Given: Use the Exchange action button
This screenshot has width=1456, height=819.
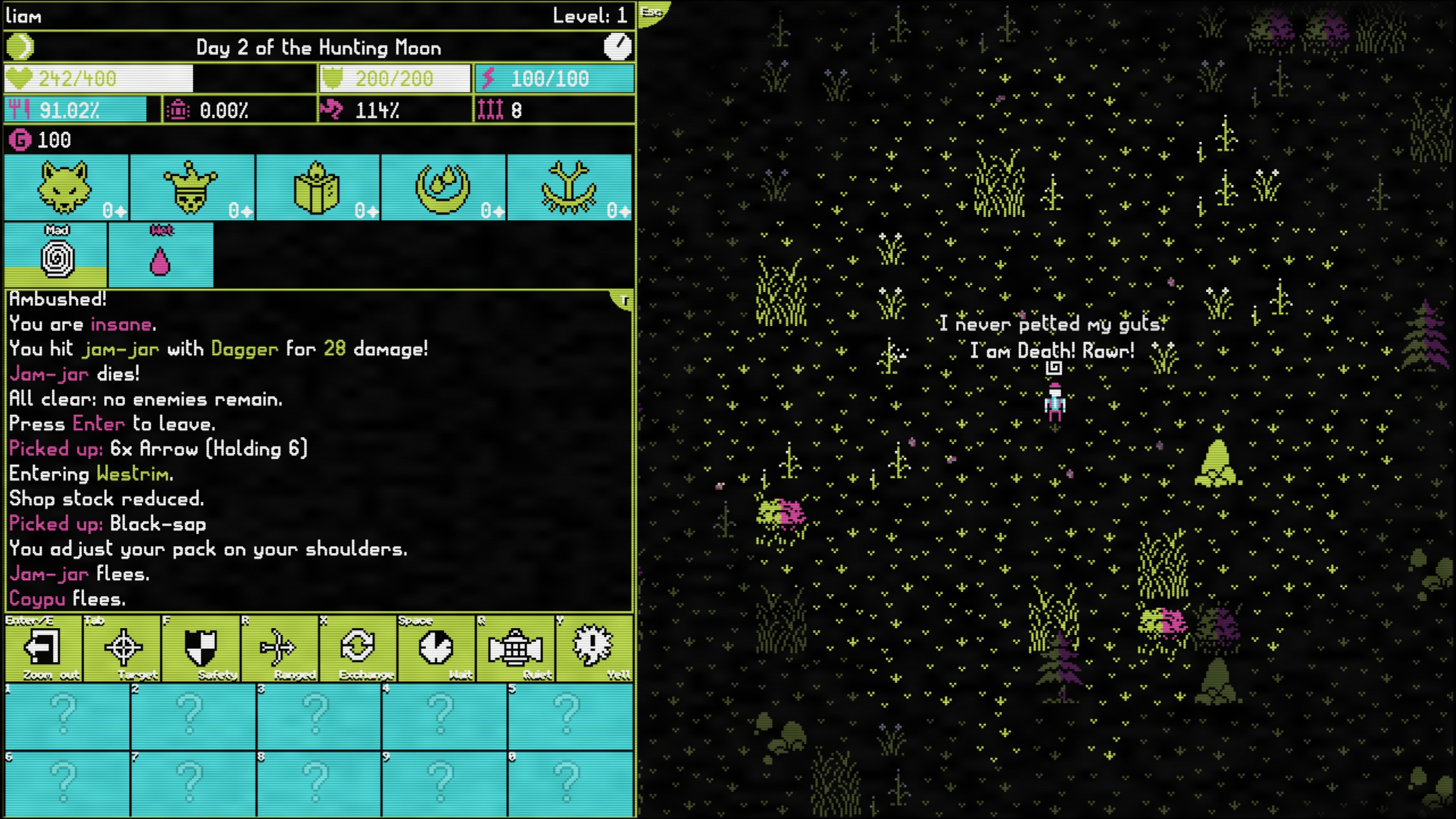Looking at the screenshot, I should [x=358, y=648].
